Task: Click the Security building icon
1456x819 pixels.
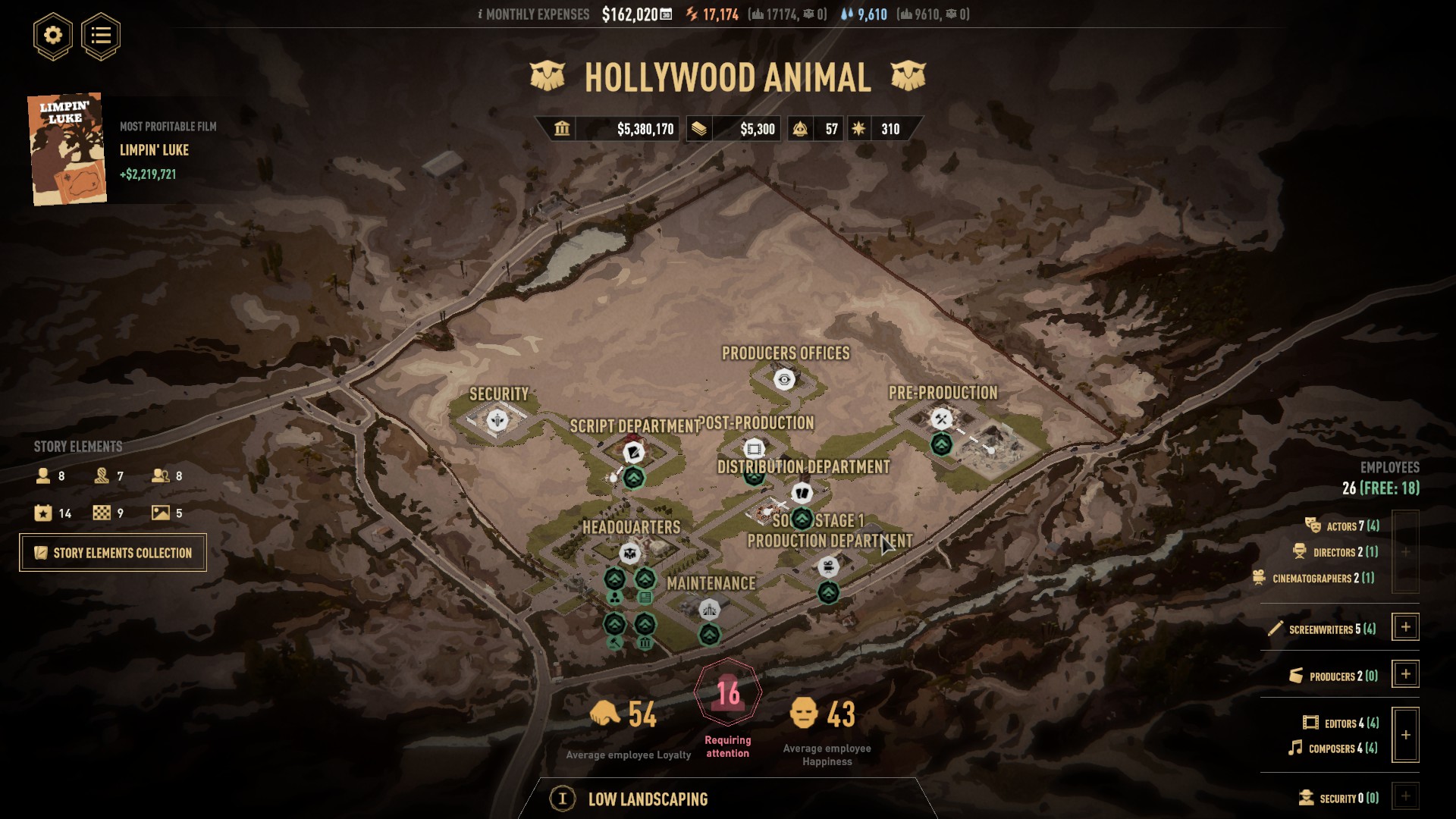Action: click(x=497, y=419)
